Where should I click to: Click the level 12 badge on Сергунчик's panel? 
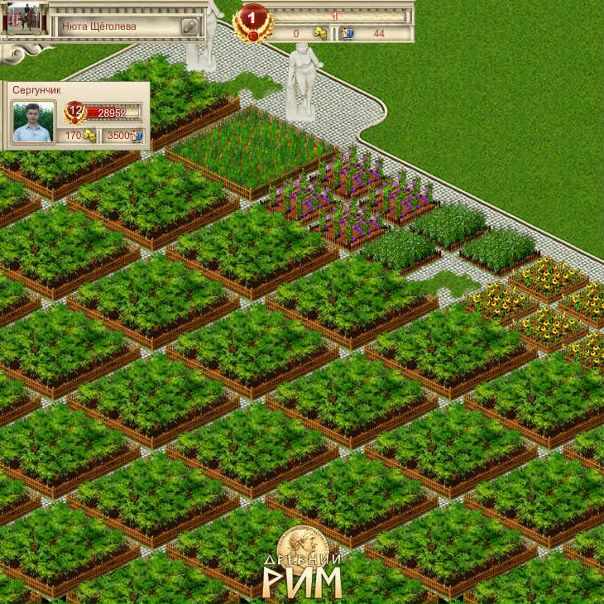click(x=74, y=111)
